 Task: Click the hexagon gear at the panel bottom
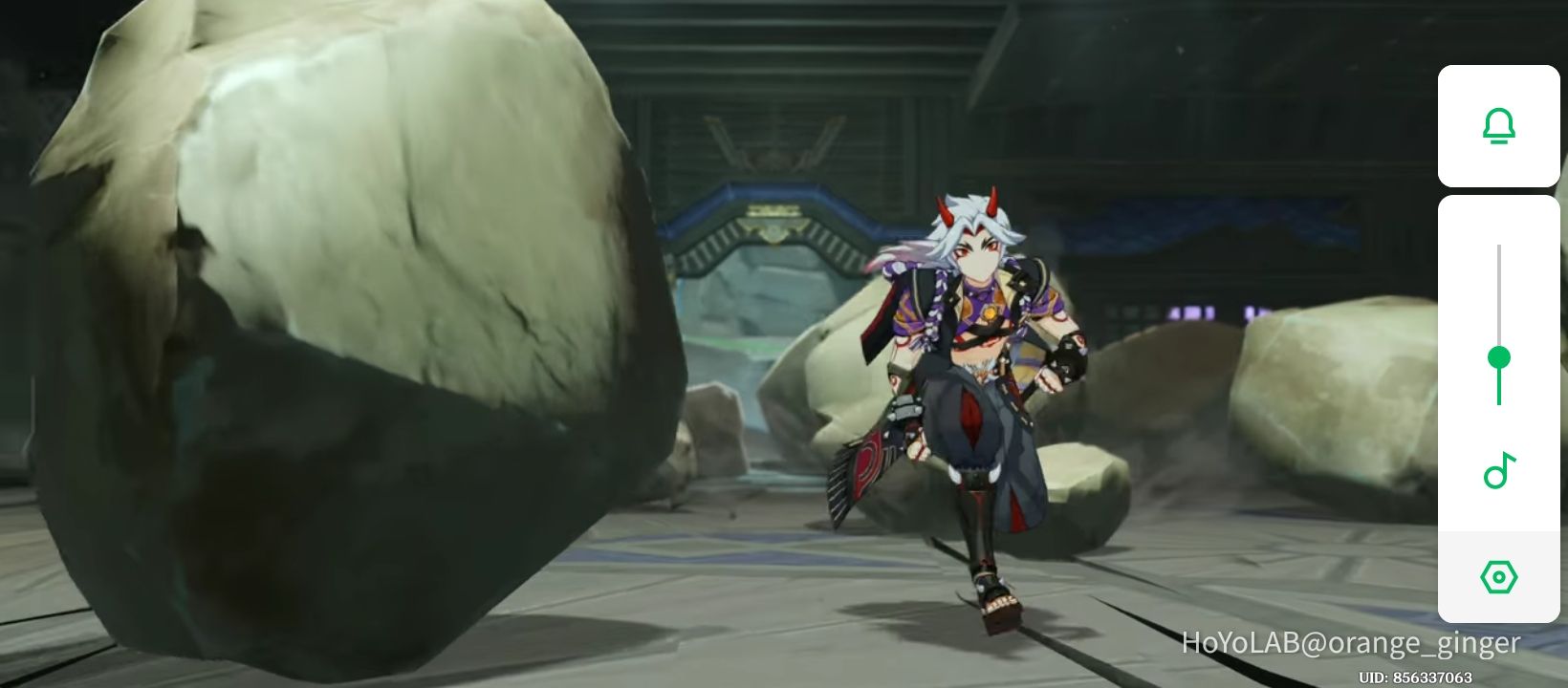tap(1499, 576)
